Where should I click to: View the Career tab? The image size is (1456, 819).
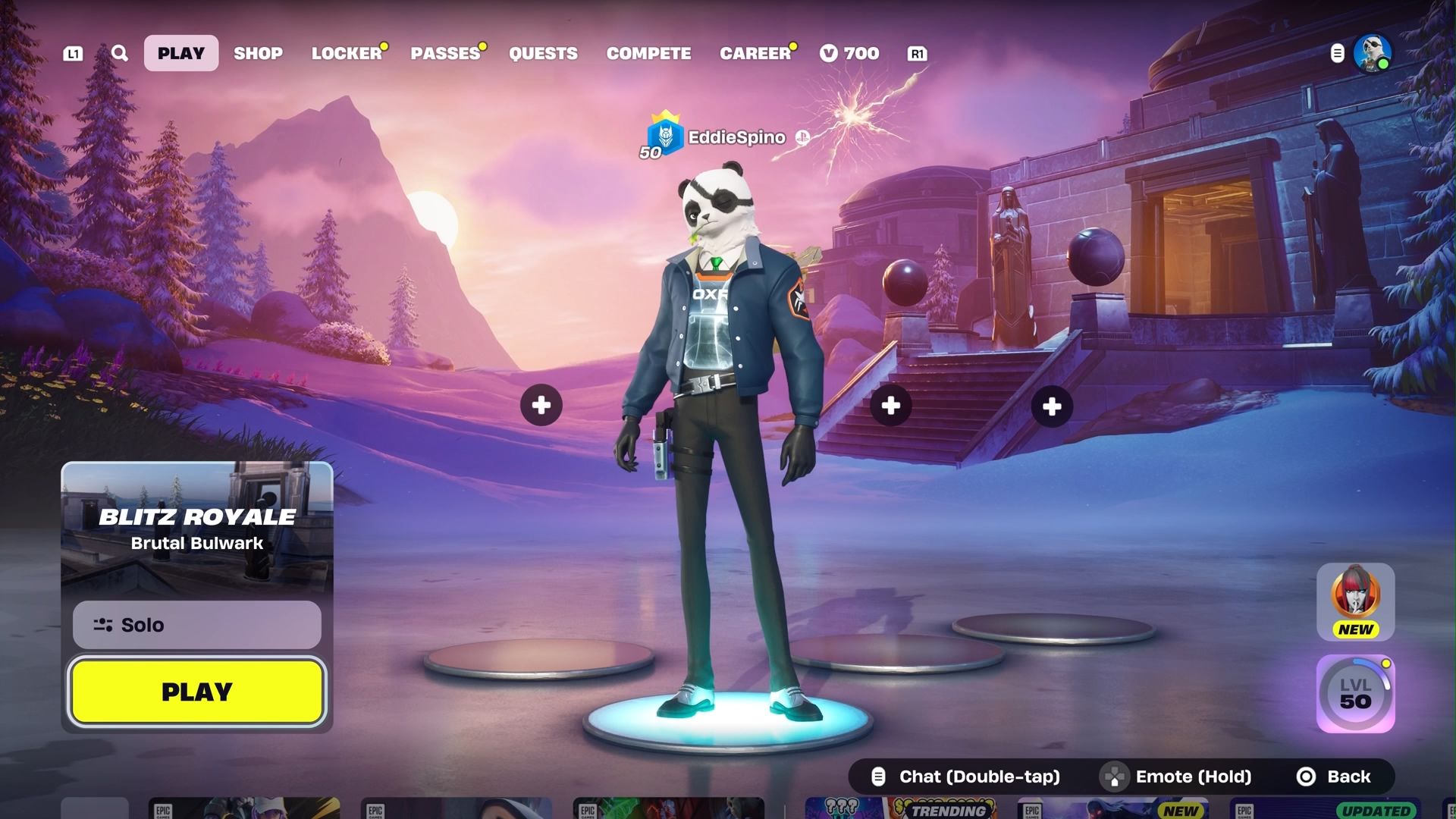(755, 53)
